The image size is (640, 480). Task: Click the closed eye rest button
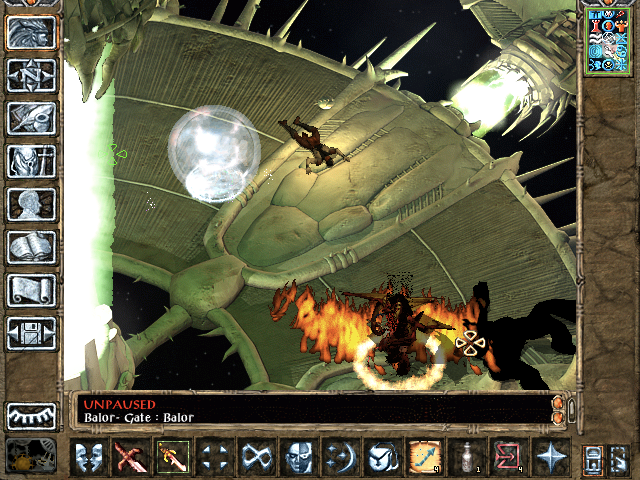point(31,415)
